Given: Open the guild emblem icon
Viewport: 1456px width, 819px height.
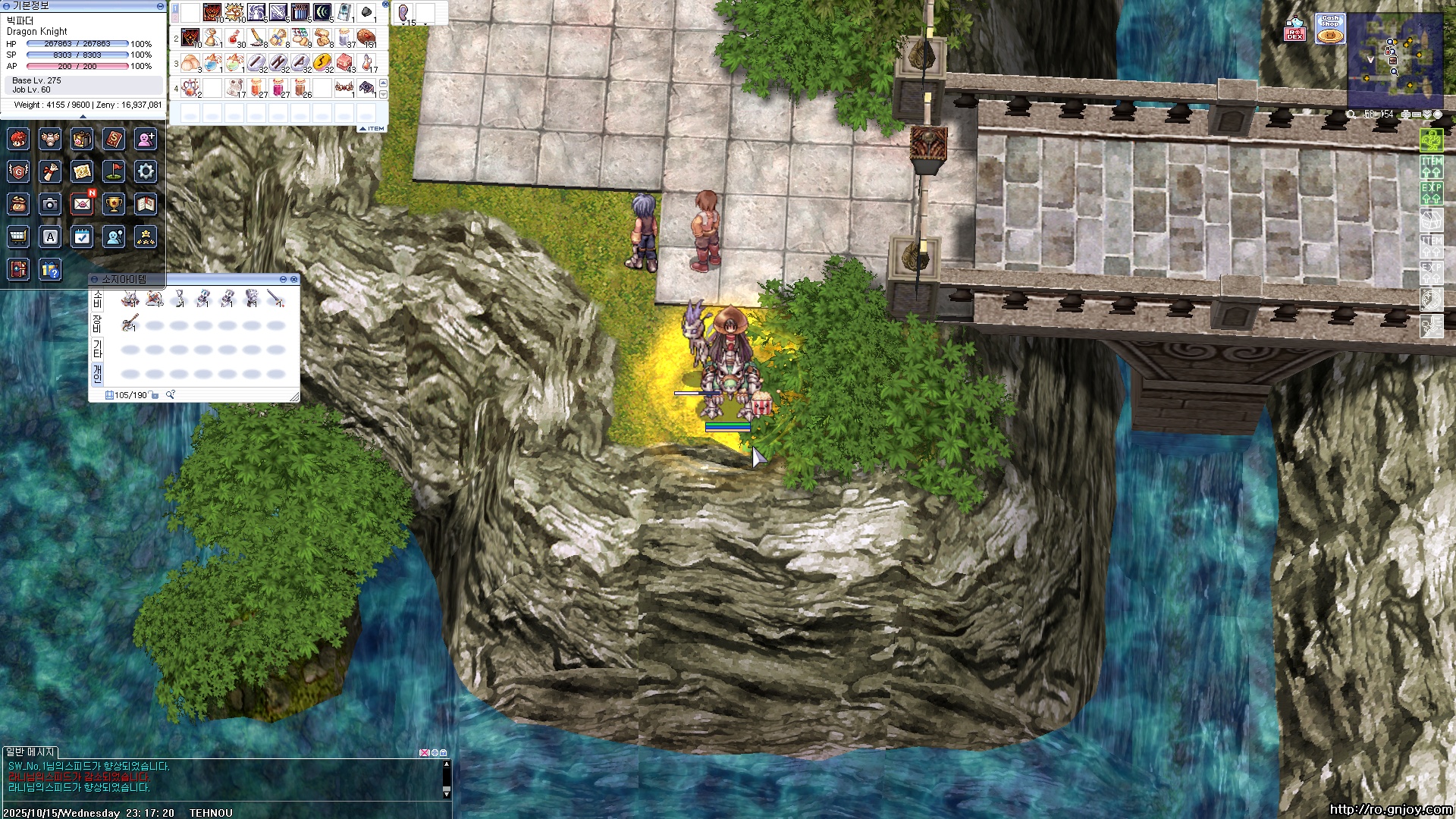Looking at the screenshot, I should coord(18,171).
